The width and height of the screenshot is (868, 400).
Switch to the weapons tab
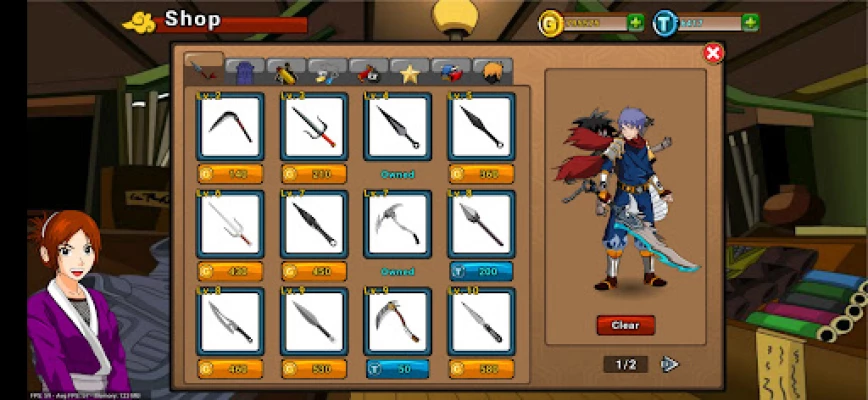point(204,70)
